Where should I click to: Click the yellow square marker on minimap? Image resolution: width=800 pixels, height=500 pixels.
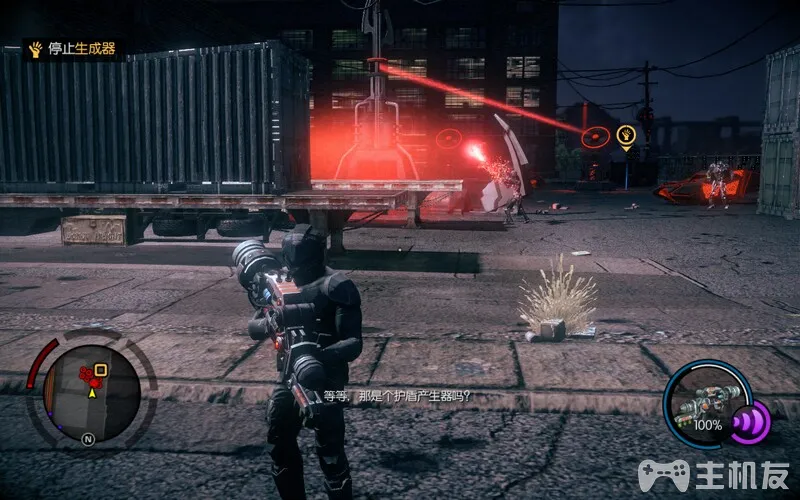coord(101,369)
